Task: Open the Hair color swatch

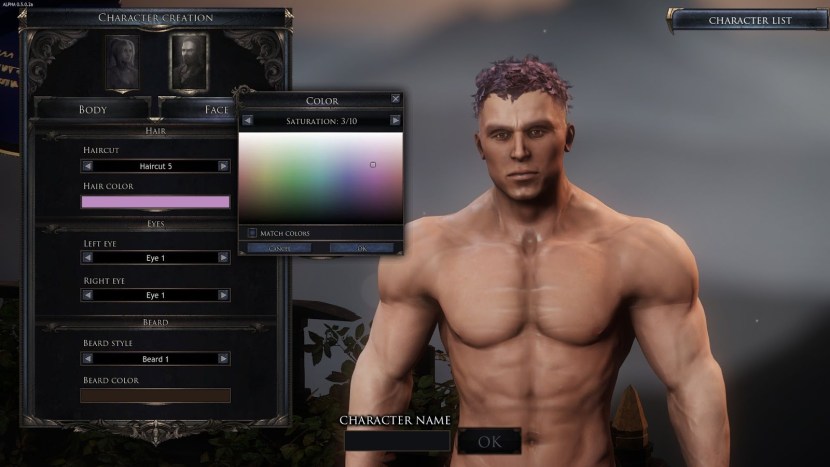Action: [x=155, y=202]
